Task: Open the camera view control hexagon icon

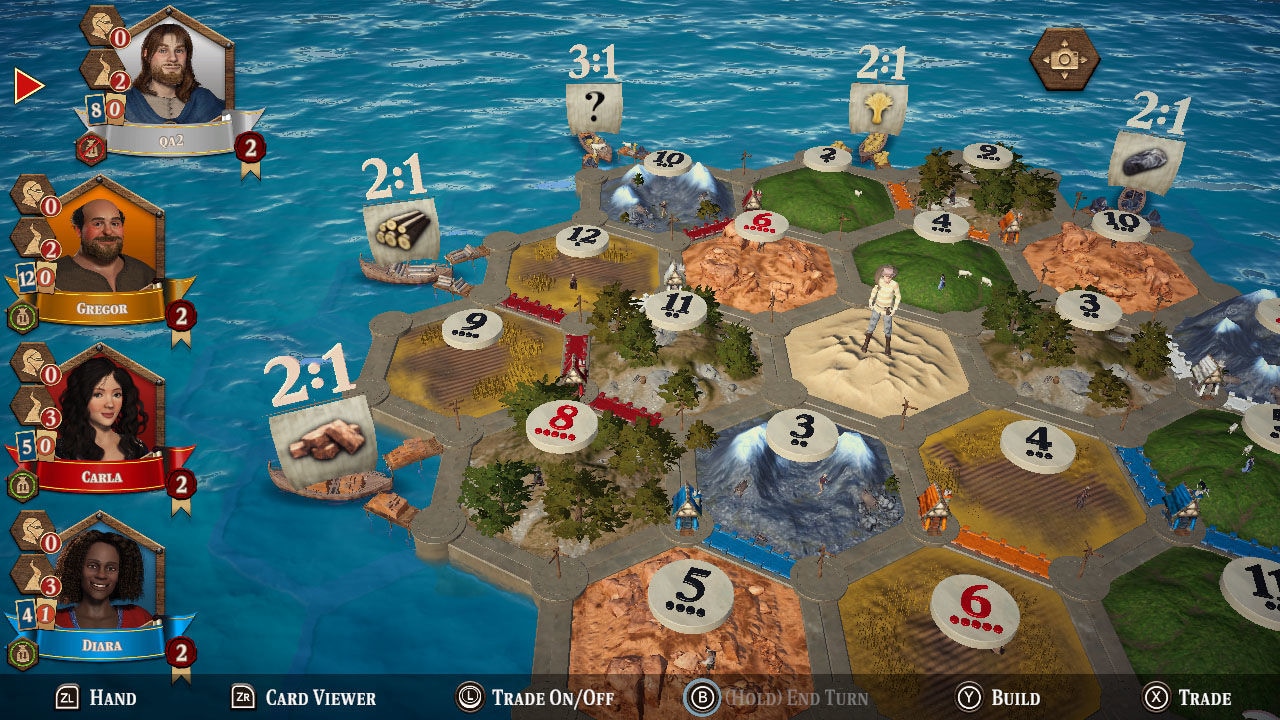Action: point(1064,58)
